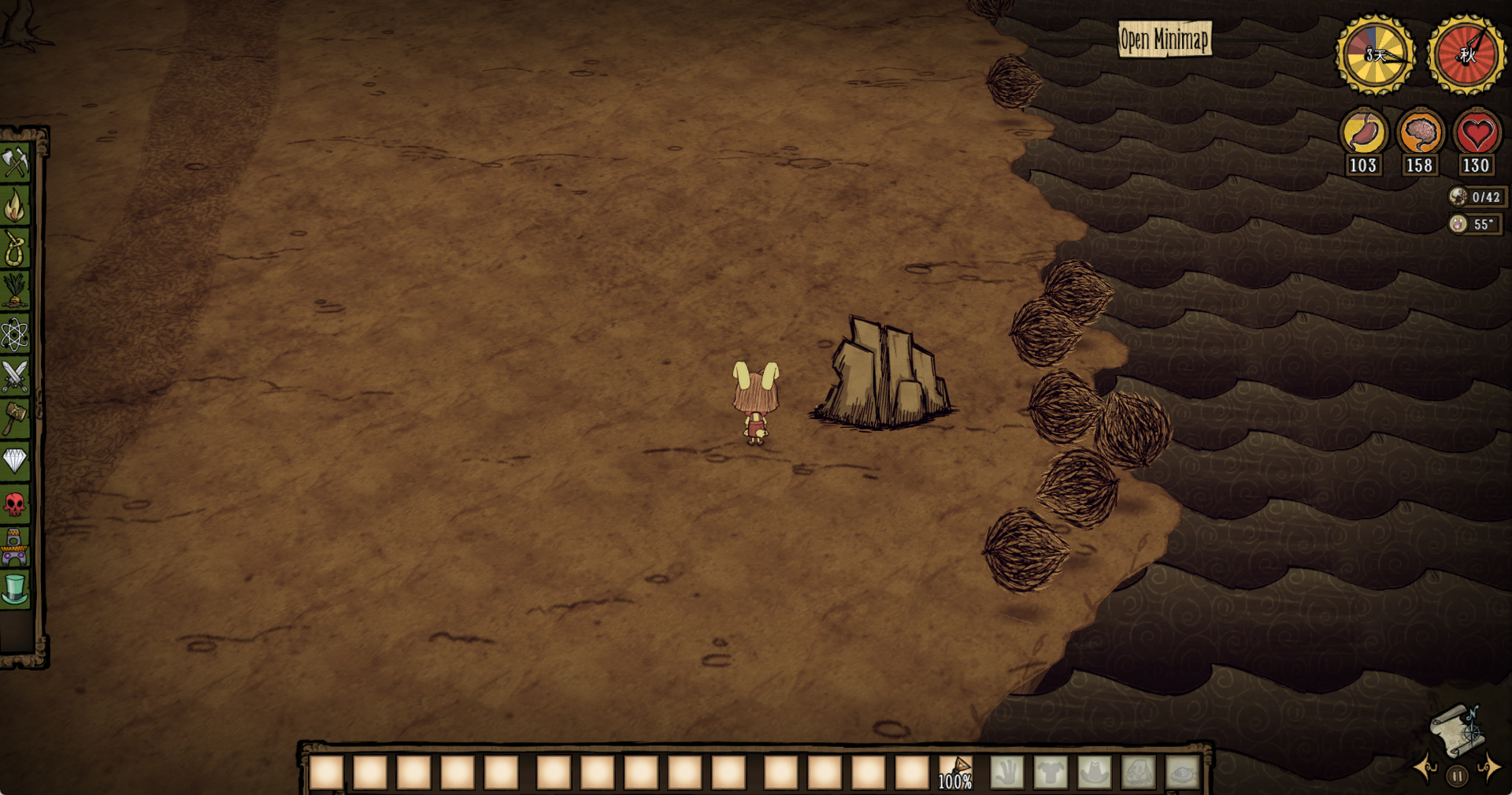Click the hat equipment slot
Screen dimensions: 1512x795
point(1095,772)
